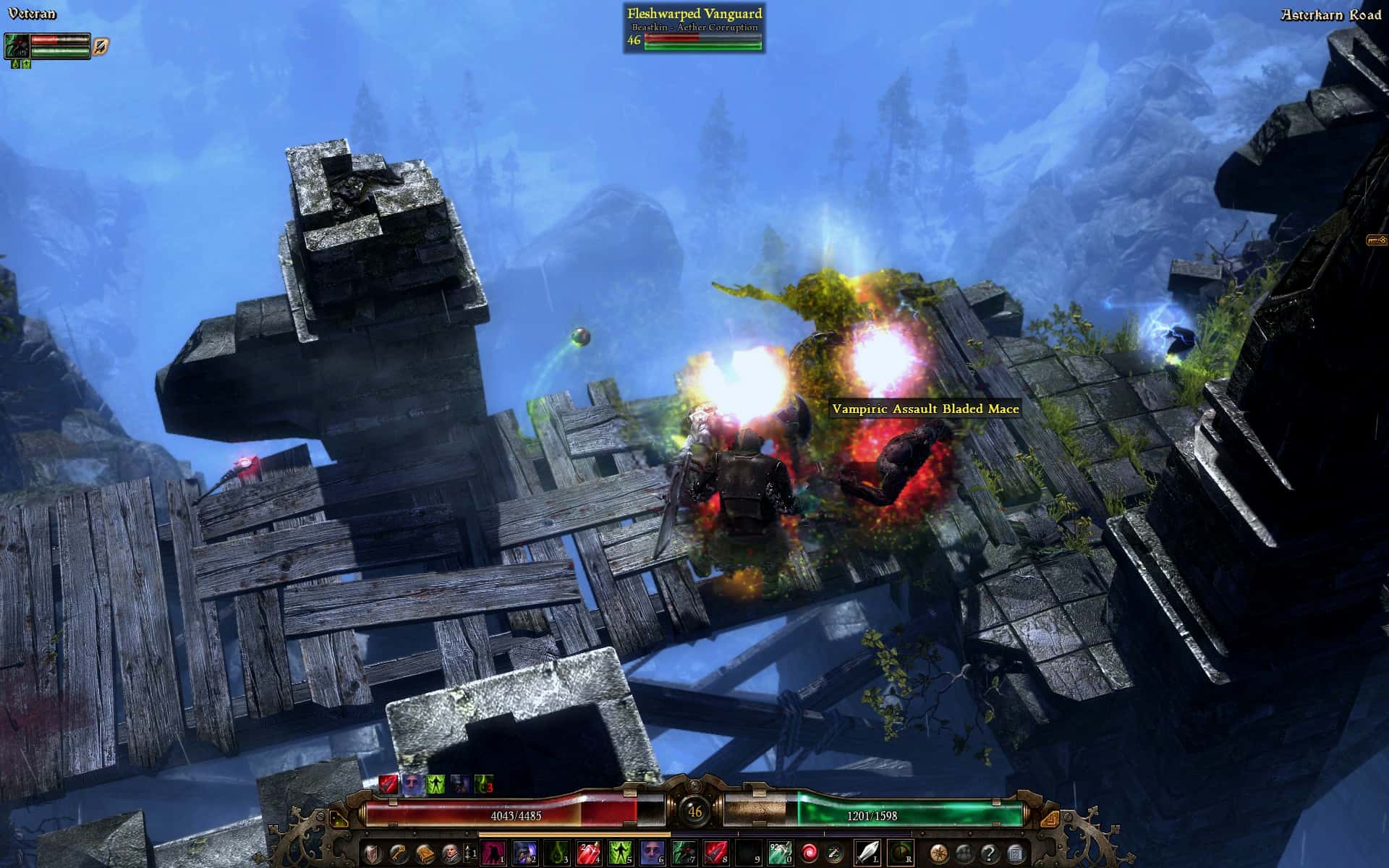Open the golden key menu button
This screenshot has height=868, width=1389.
399,854
